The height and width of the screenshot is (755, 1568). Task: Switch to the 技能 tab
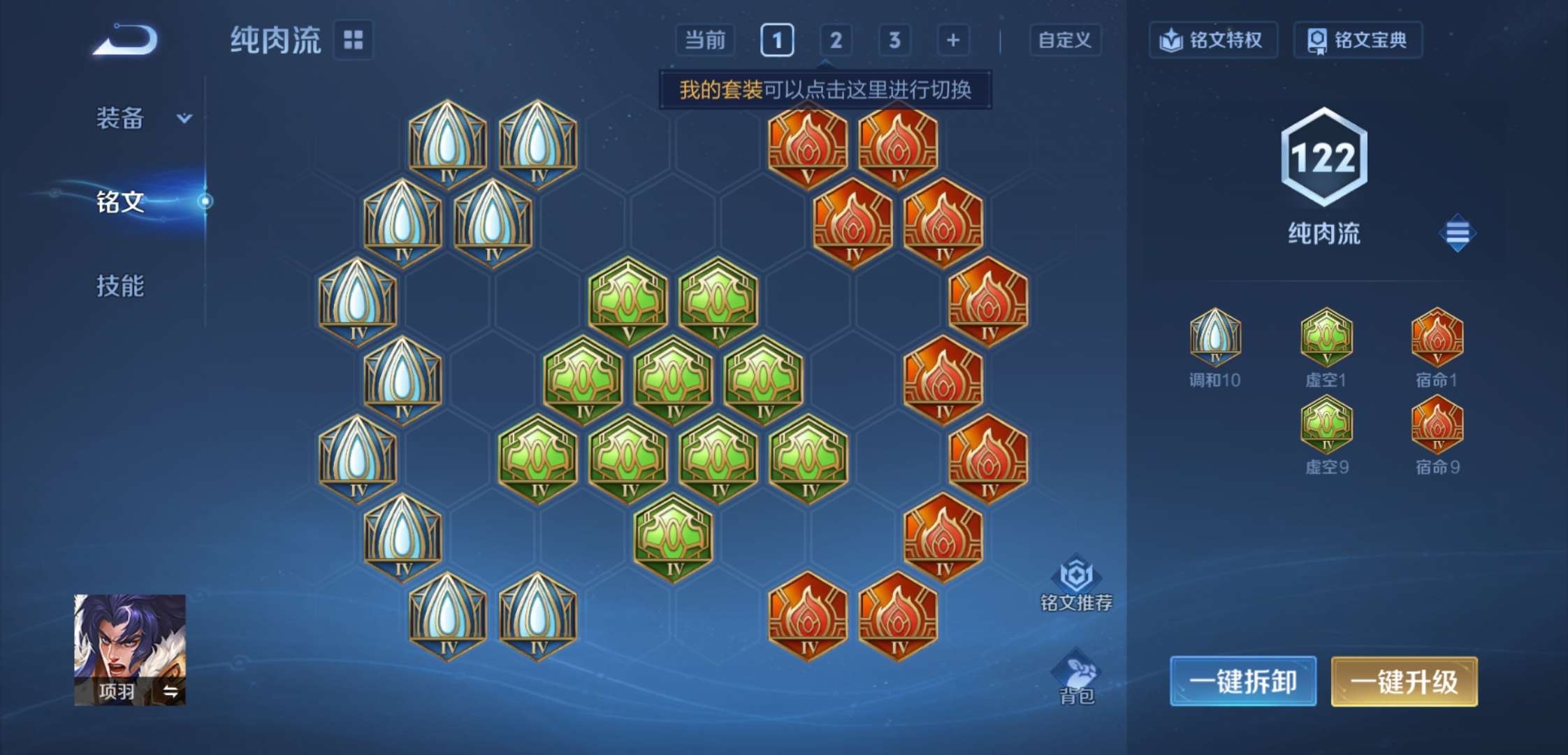click(121, 287)
